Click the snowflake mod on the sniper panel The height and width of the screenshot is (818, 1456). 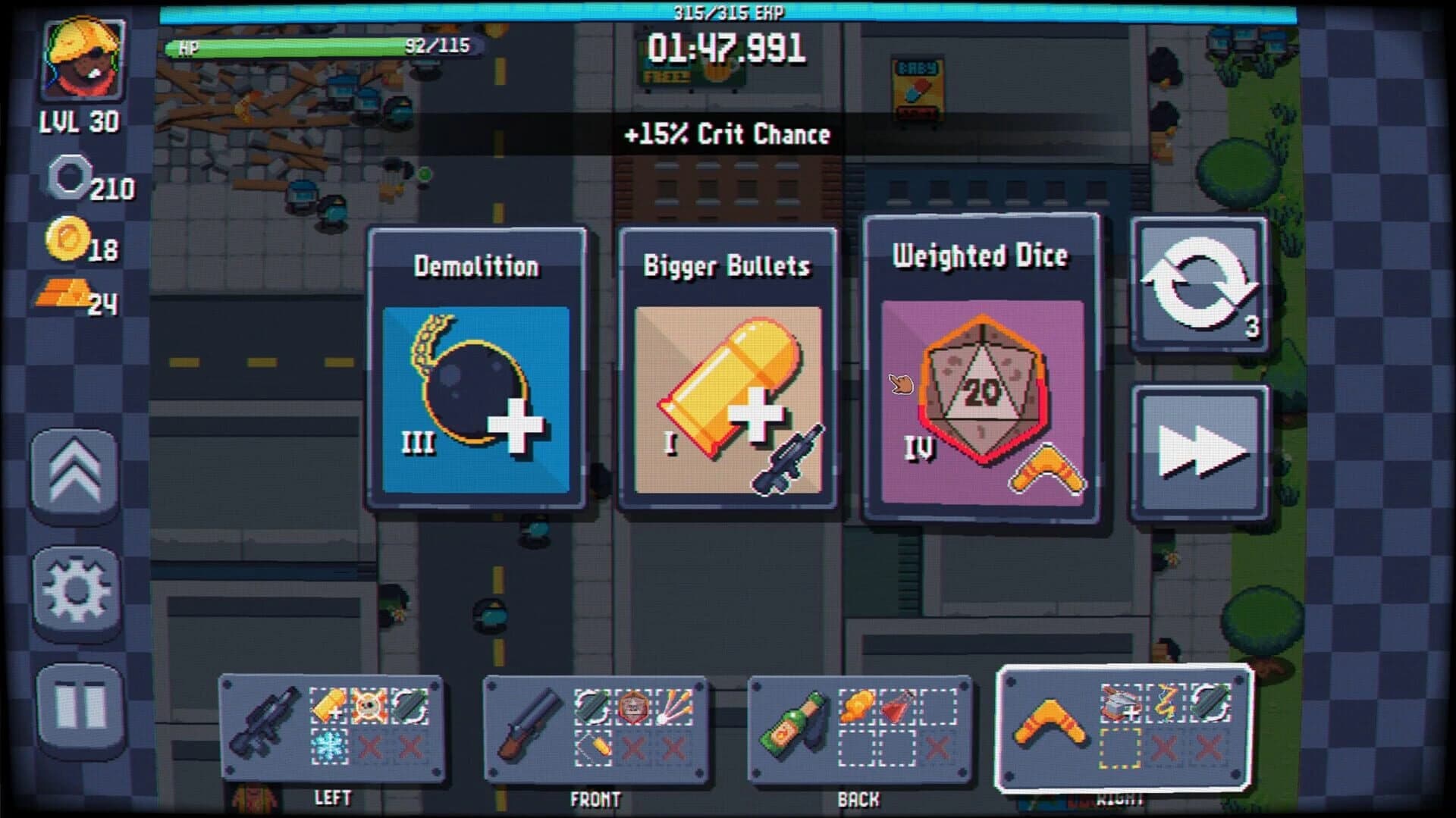pos(328,747)
